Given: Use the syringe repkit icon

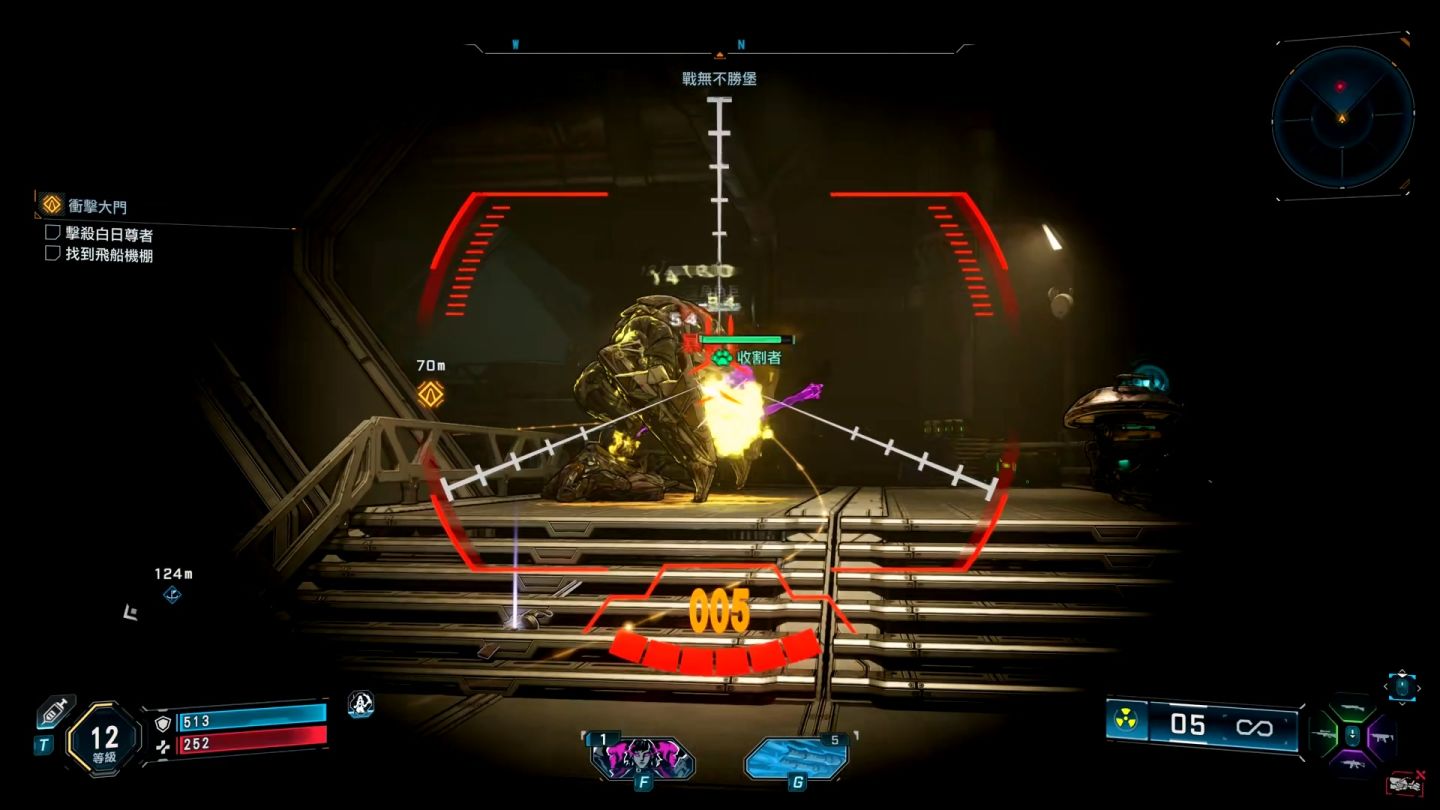Looking at the screenshot, I should 55,712.
